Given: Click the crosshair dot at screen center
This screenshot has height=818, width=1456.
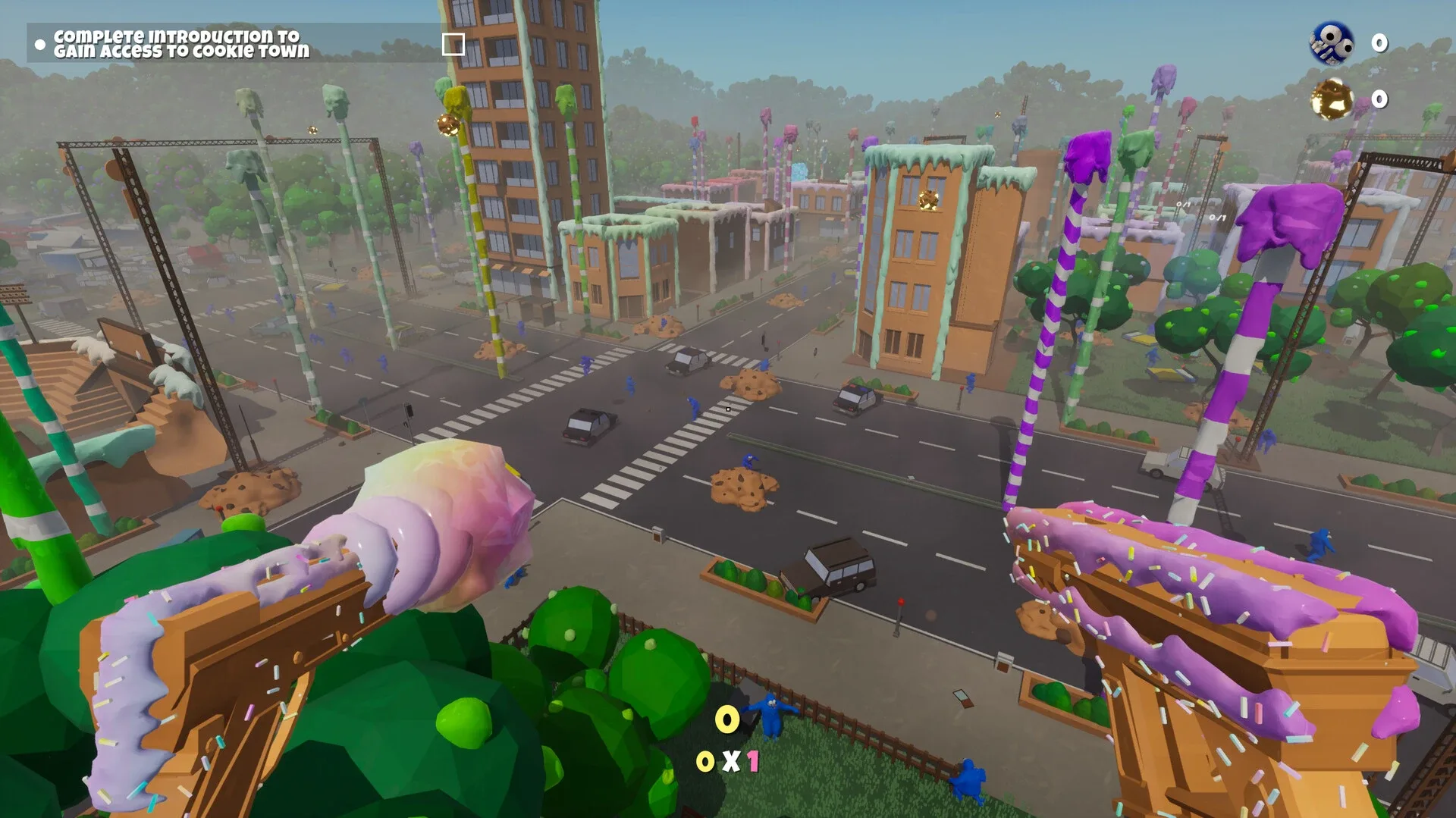Looking at the screenshot, I should click(727, 409).
